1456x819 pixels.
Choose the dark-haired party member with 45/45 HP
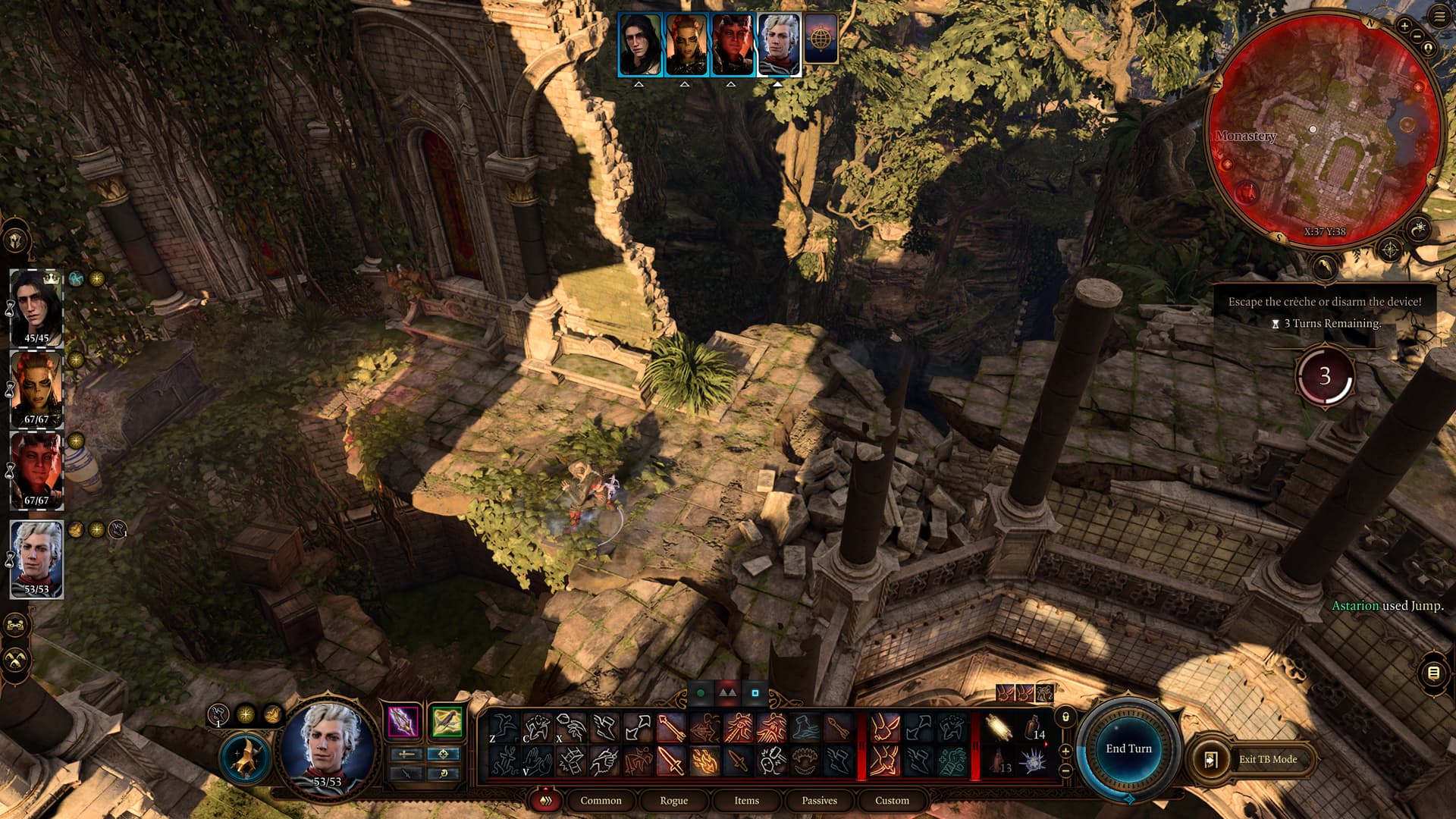pos(36,307)
